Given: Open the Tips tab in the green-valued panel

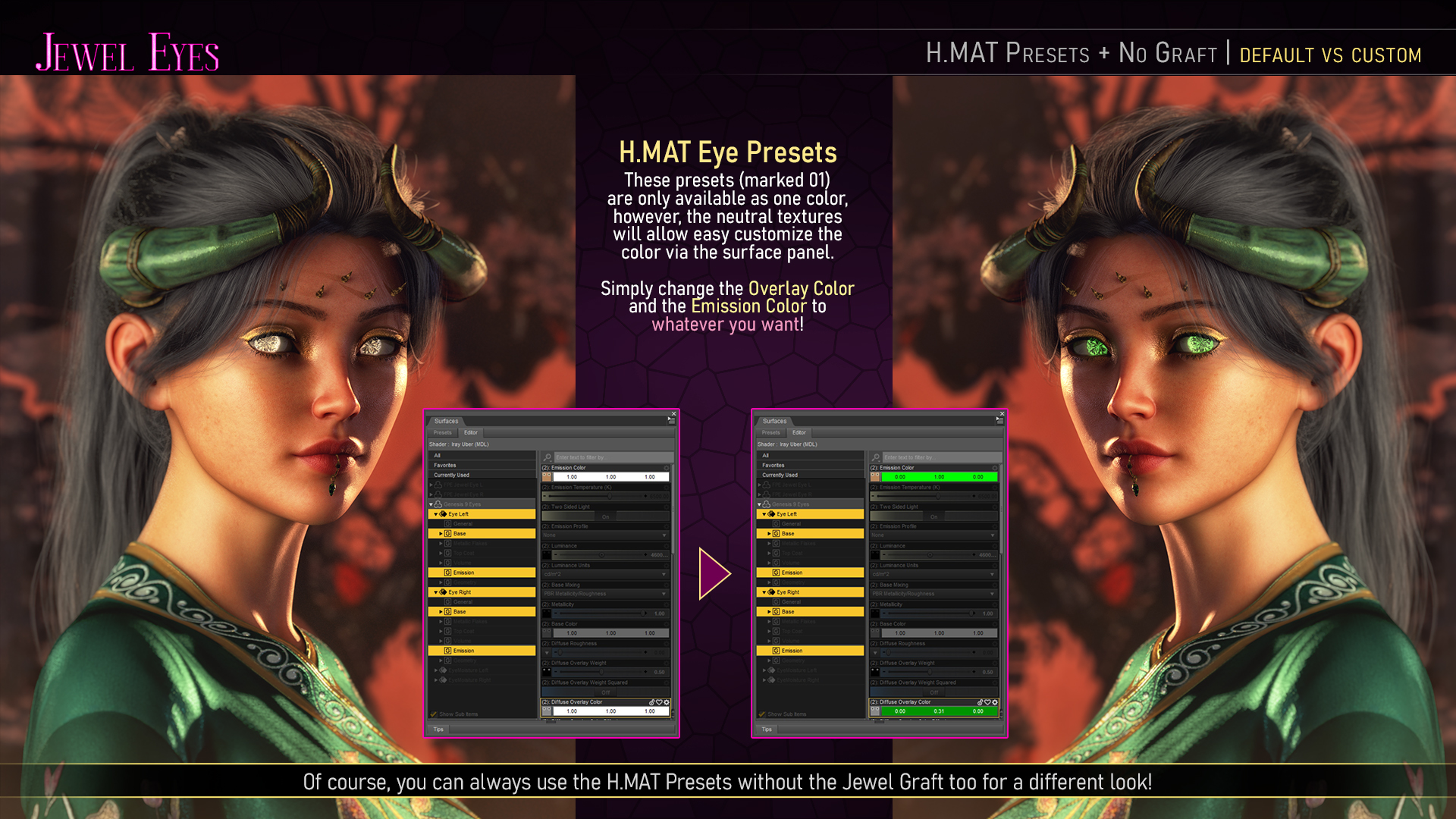Looking at the screenshot, I should [x=767, y=730].
